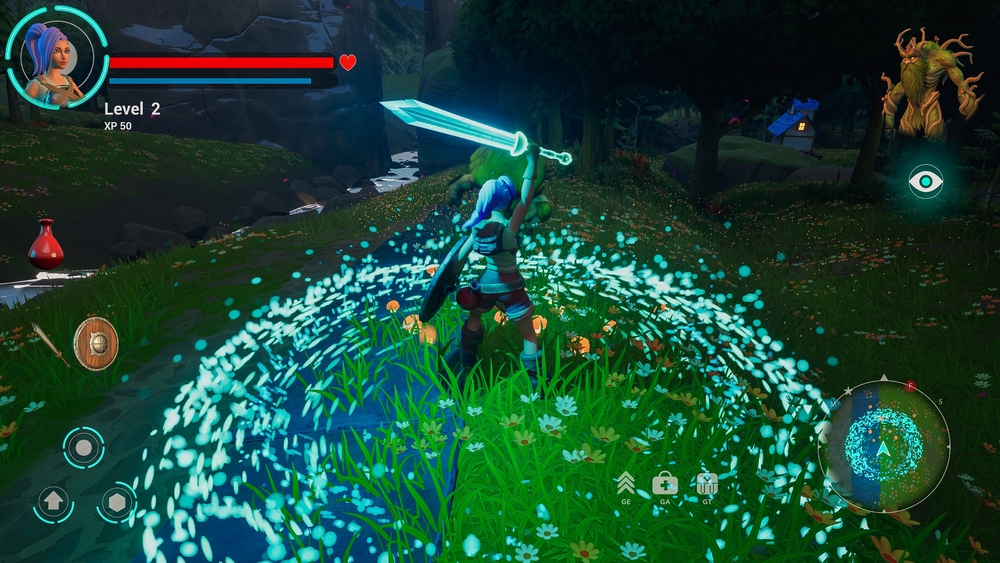Click the heroine's character portrait

(x=56, y=56)
